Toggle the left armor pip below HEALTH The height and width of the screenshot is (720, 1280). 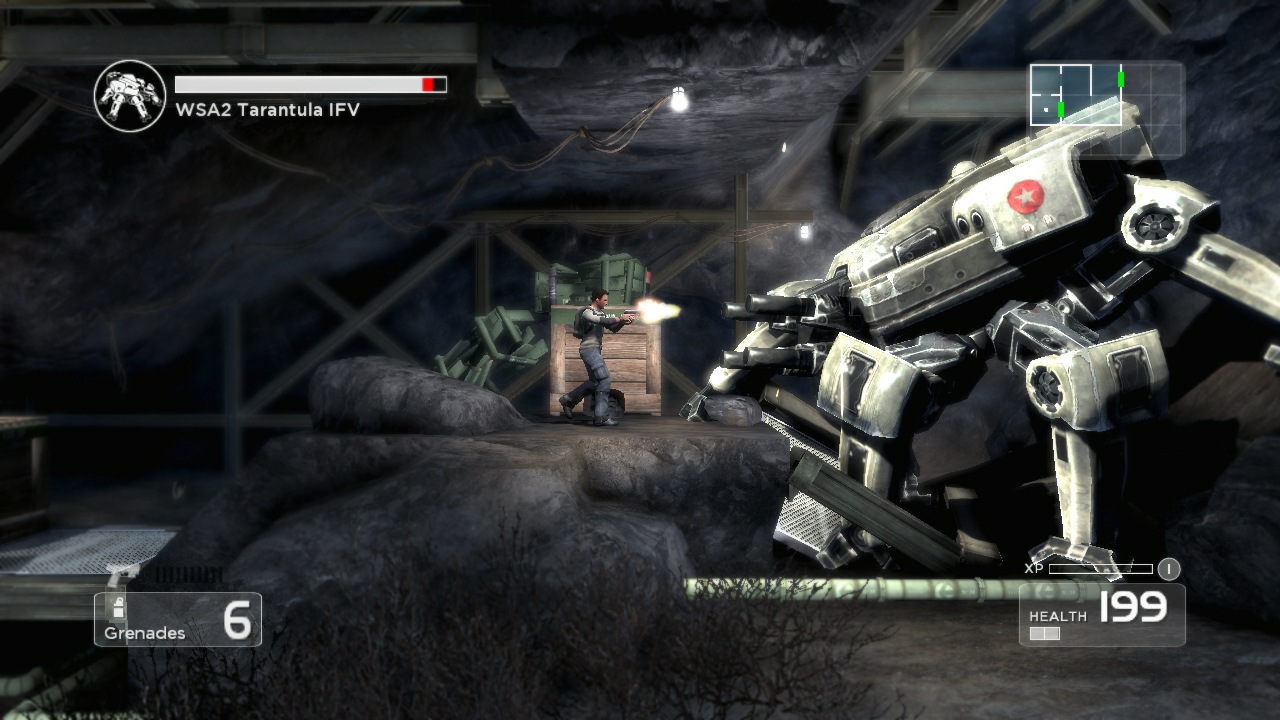tap(1037, 632)
